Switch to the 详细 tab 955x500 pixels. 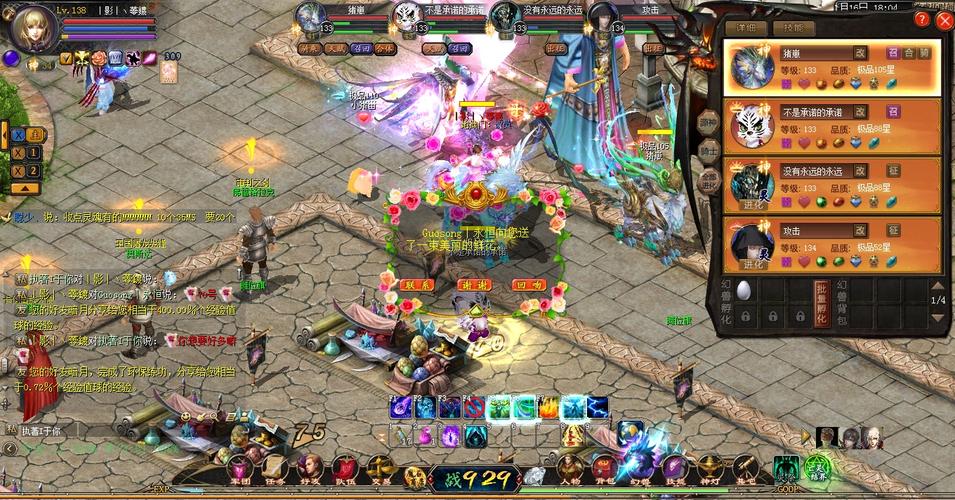(745, 28)
